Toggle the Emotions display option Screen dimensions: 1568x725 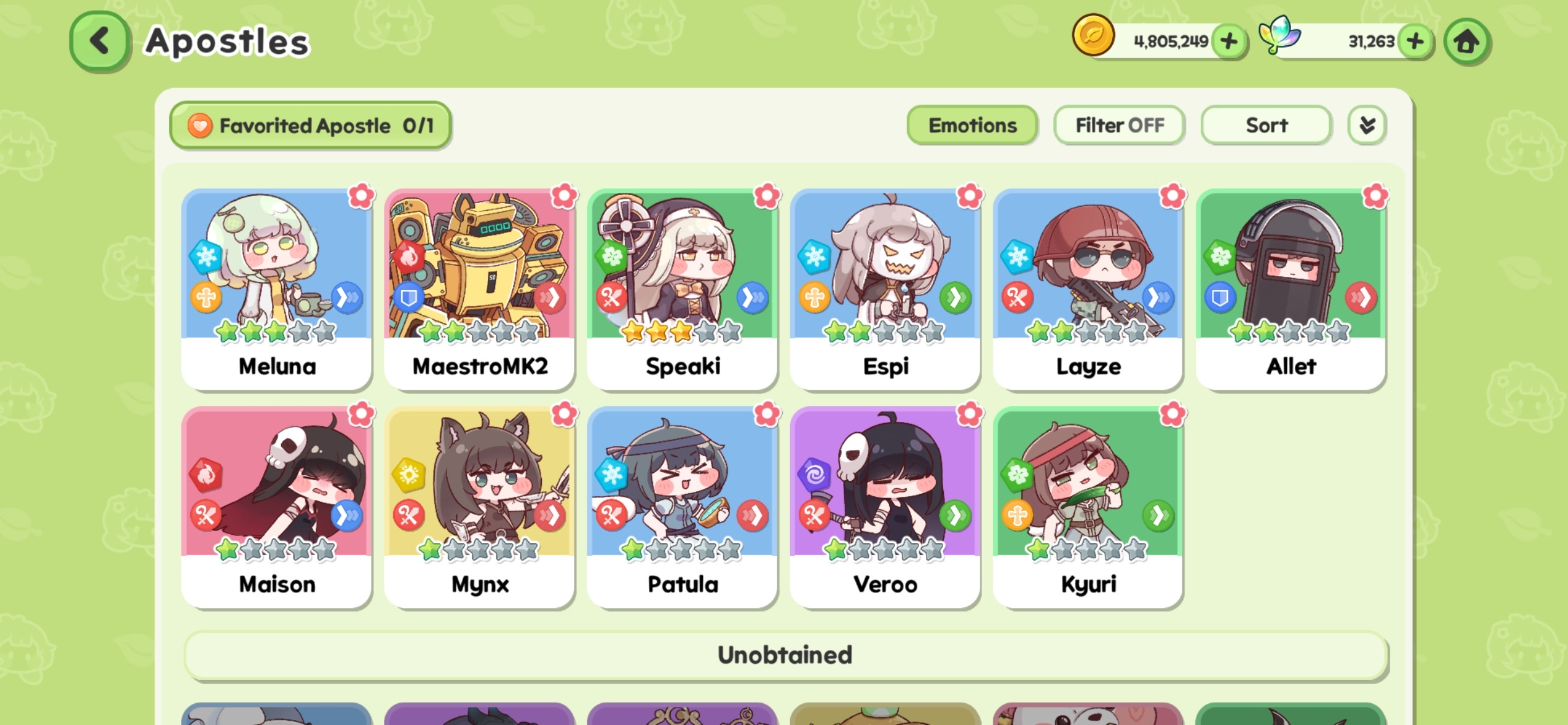pyautogui.click(x=971, y=125)
